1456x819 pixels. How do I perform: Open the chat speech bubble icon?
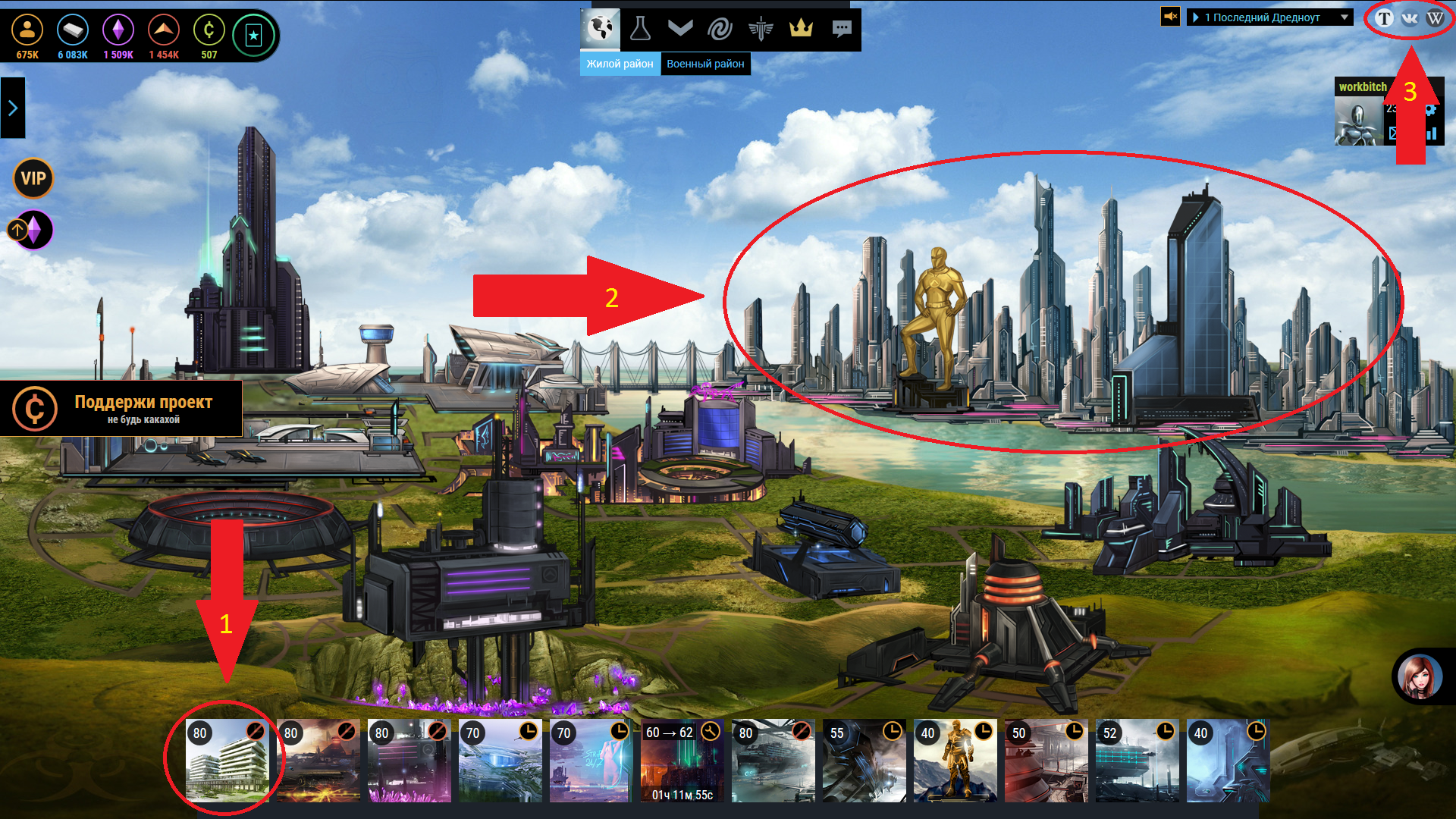(x=841, y=29)
